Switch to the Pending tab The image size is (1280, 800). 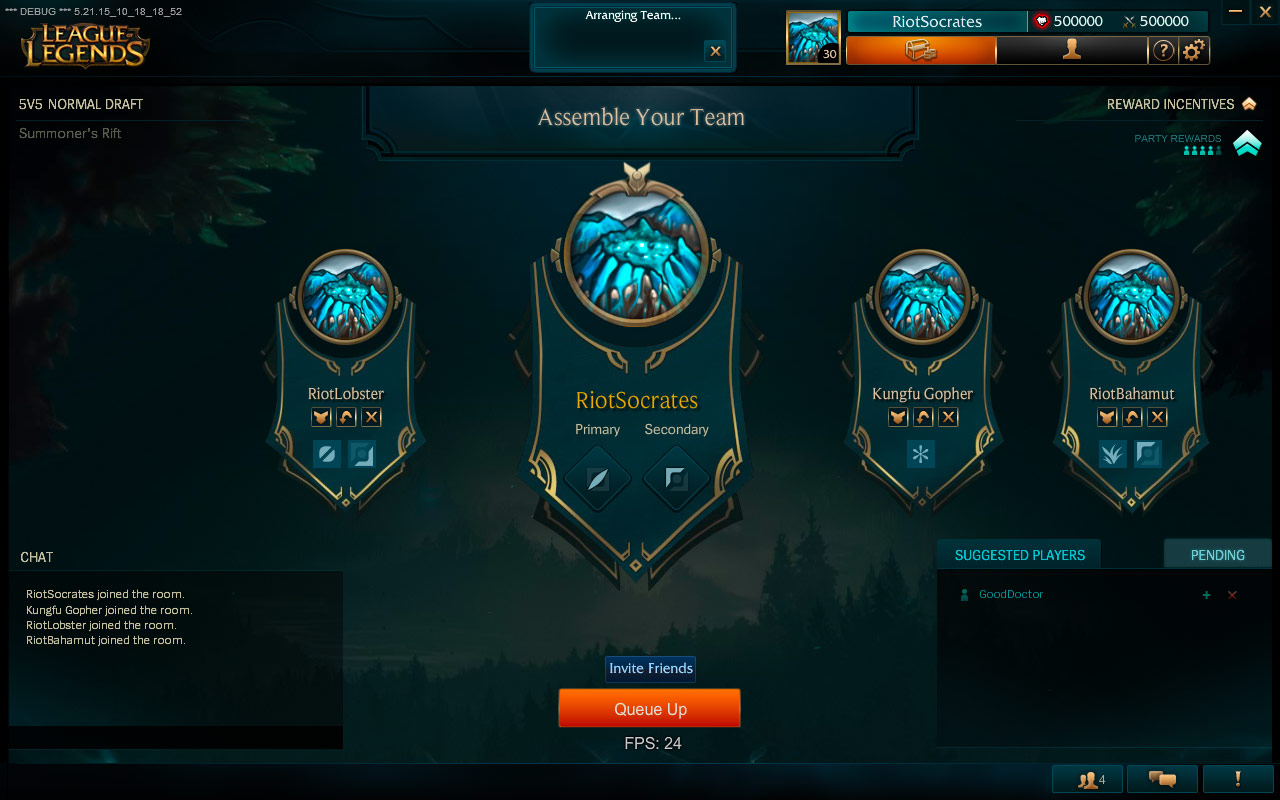[x=1217, y=553]
